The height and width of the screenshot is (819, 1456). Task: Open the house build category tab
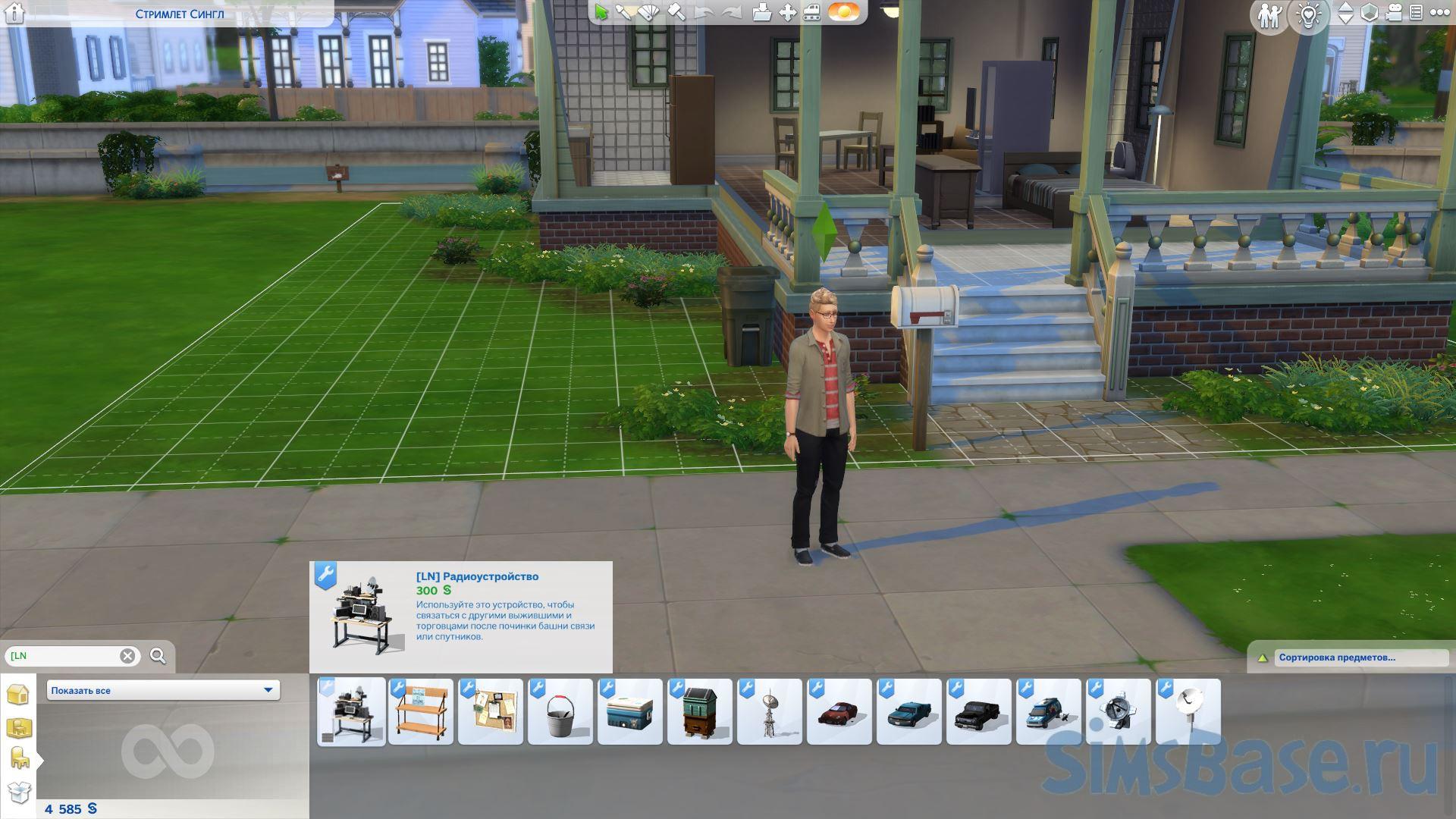click(18, 694)
